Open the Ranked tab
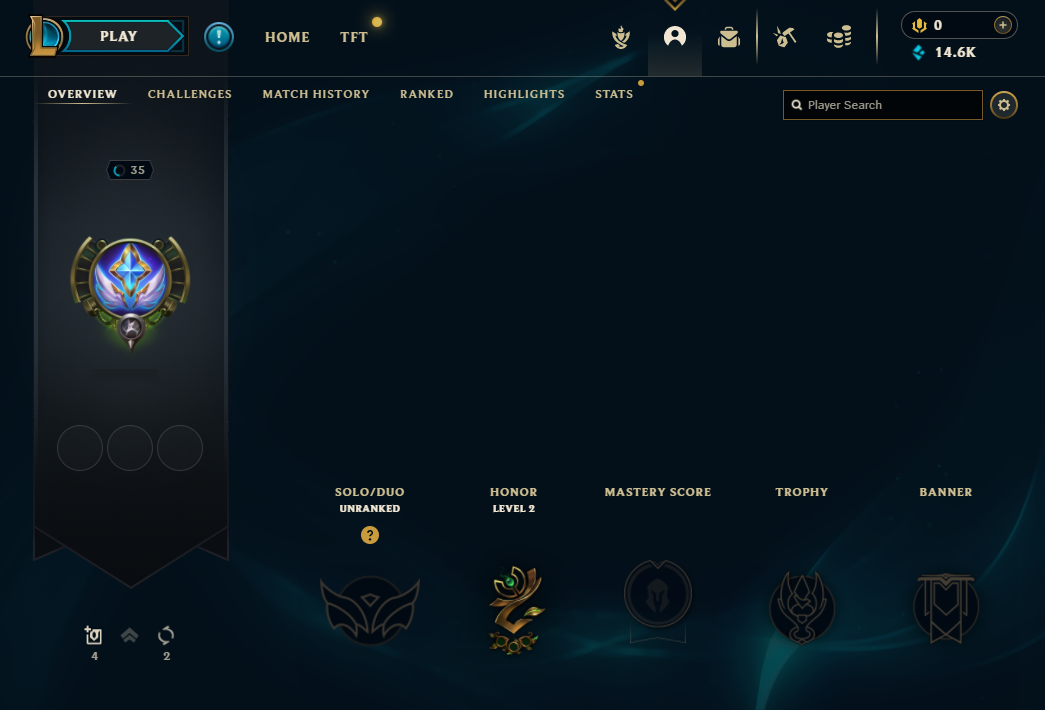Screen dimensions: 1045x710 [427, 94]
